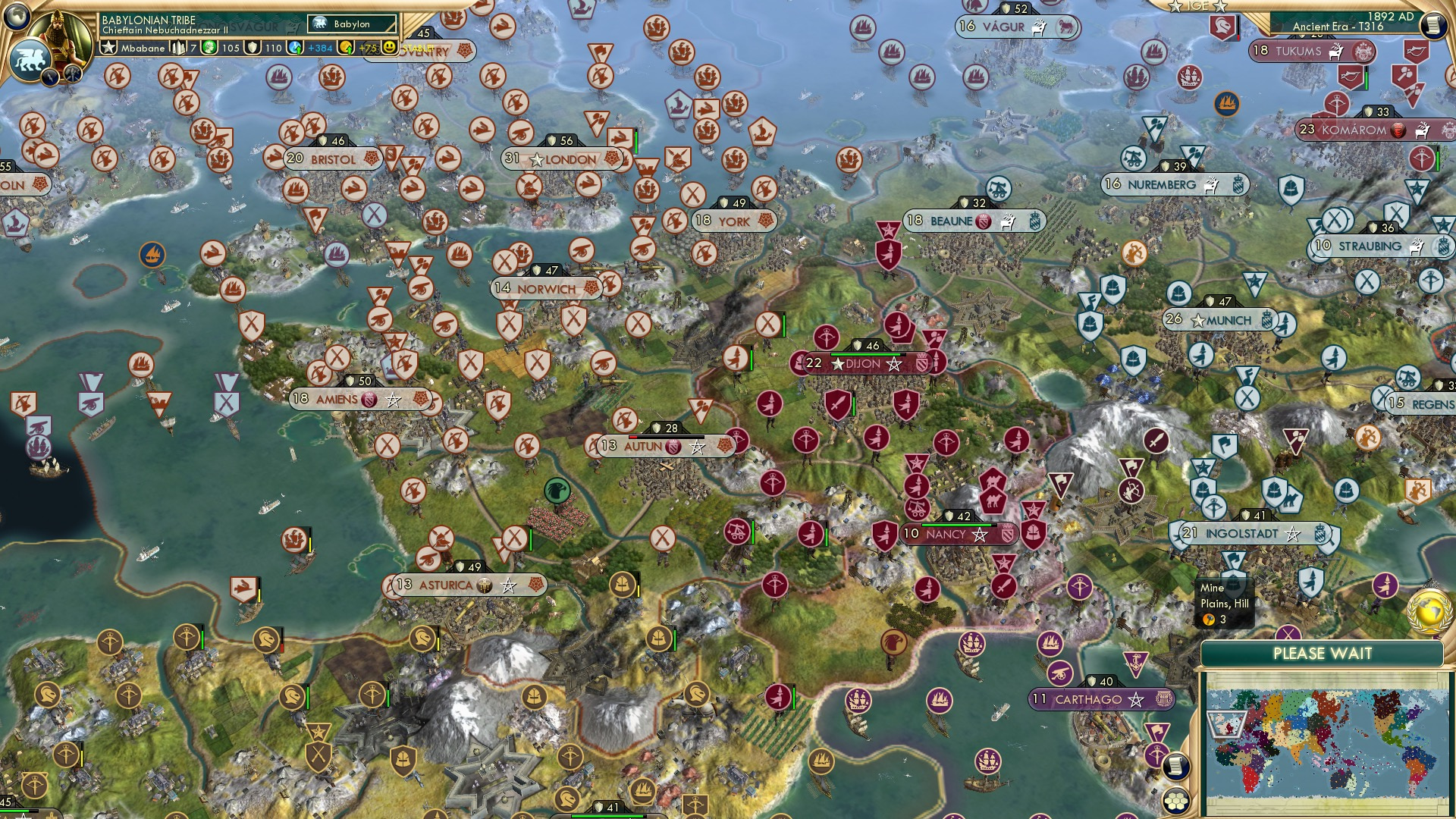Click Dijon's green city health bar
1456x819 pixels.
[x=866, y=354]
